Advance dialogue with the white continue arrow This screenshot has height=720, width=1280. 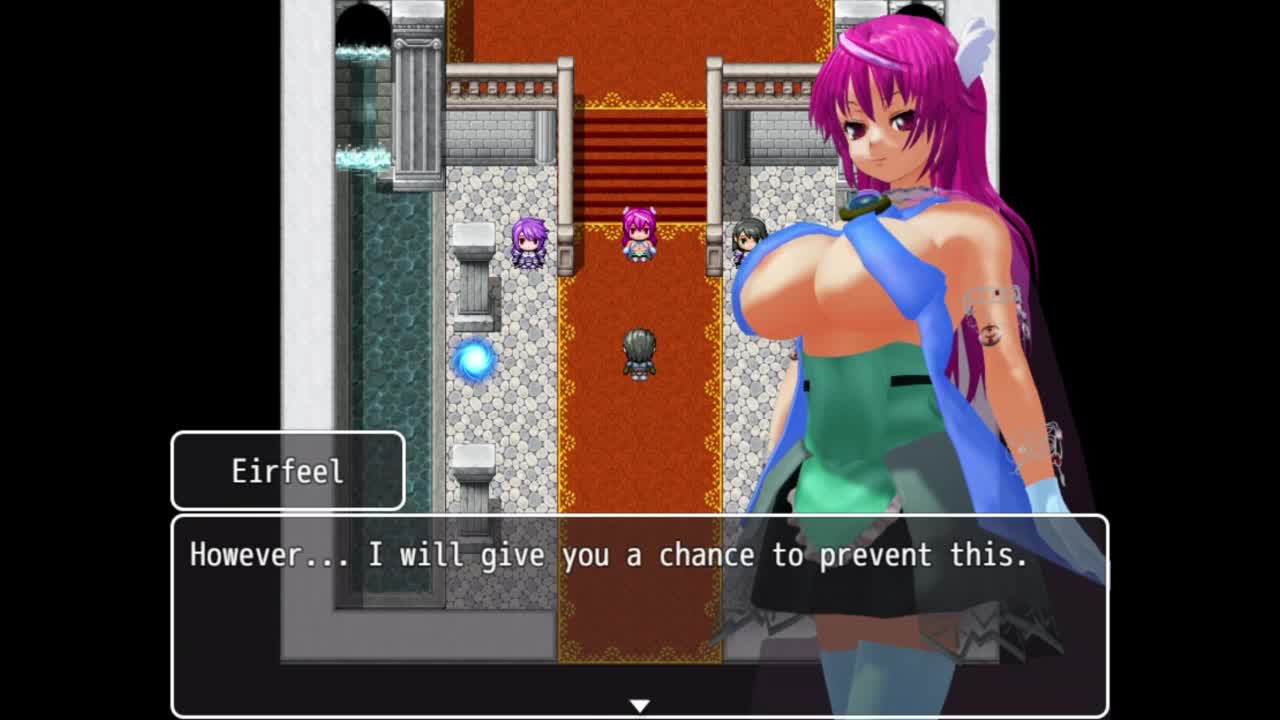click(x=640, y=705)
